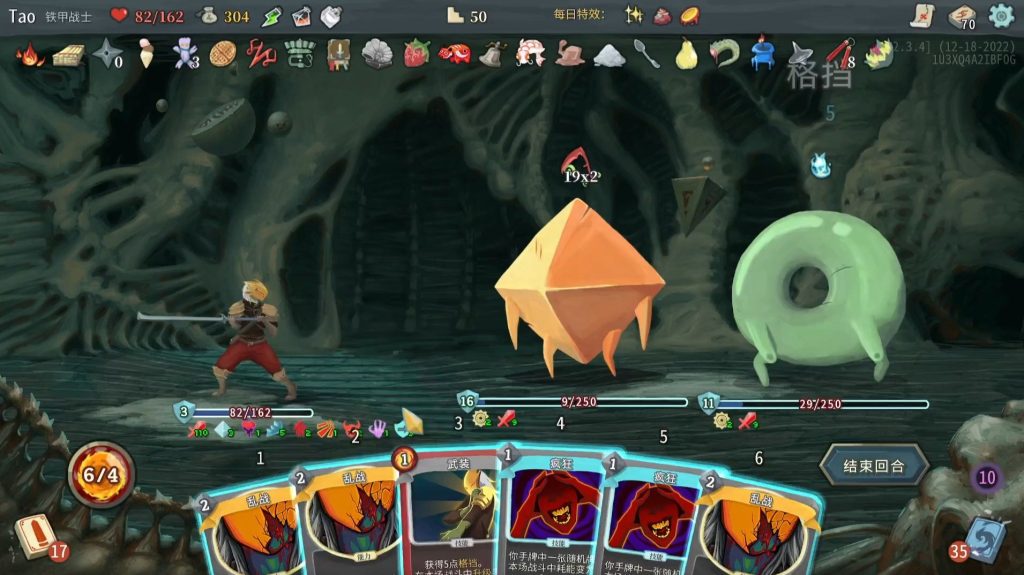The width and height of the screenshot is (1024, 575).
Task: View the full deck of 70 cards
Action: click(x=962, y=16)
